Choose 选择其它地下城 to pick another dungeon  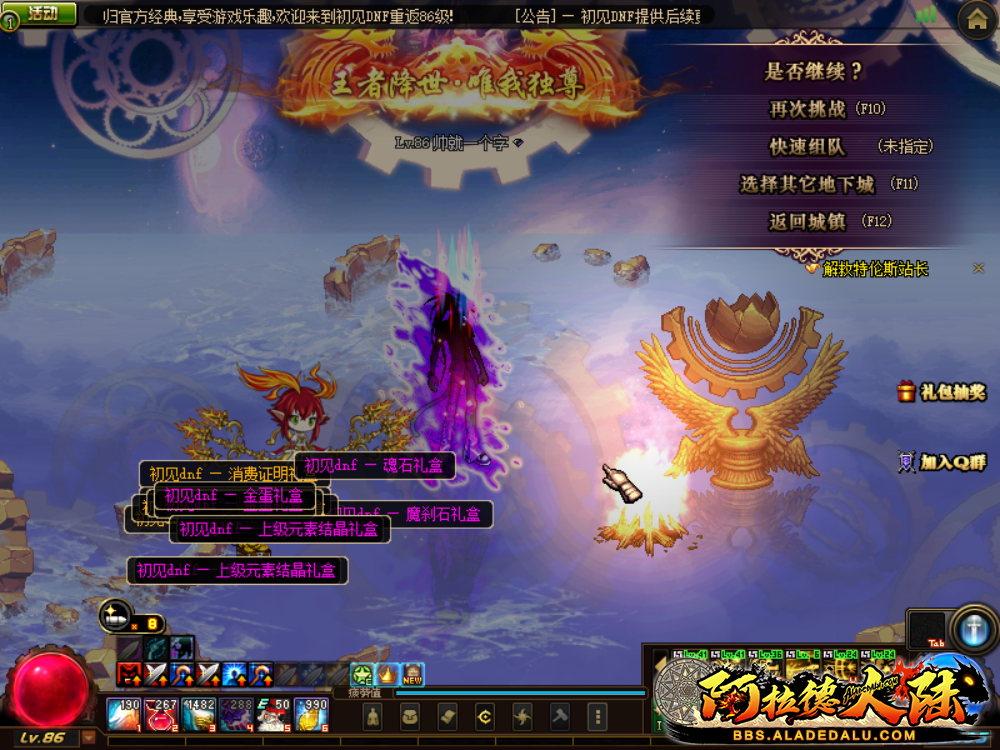tap(808, 184)
